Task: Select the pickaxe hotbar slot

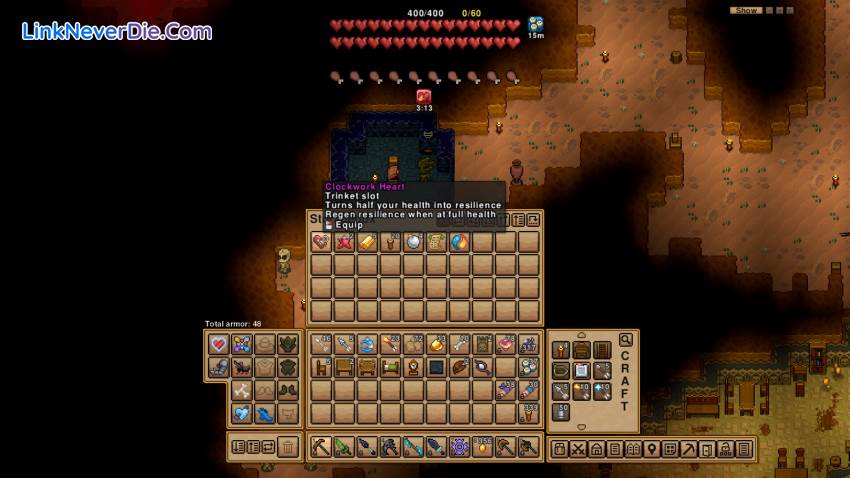Action: (321, 447)
